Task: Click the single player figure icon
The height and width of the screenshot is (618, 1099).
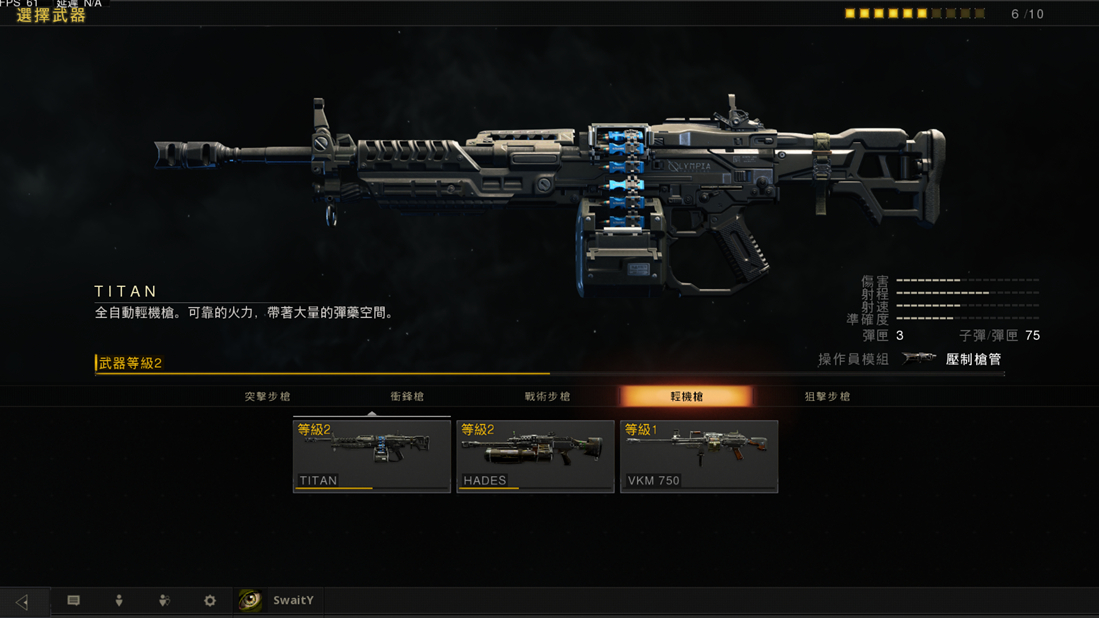Action: pyautogui.click(x=119, y=601)
